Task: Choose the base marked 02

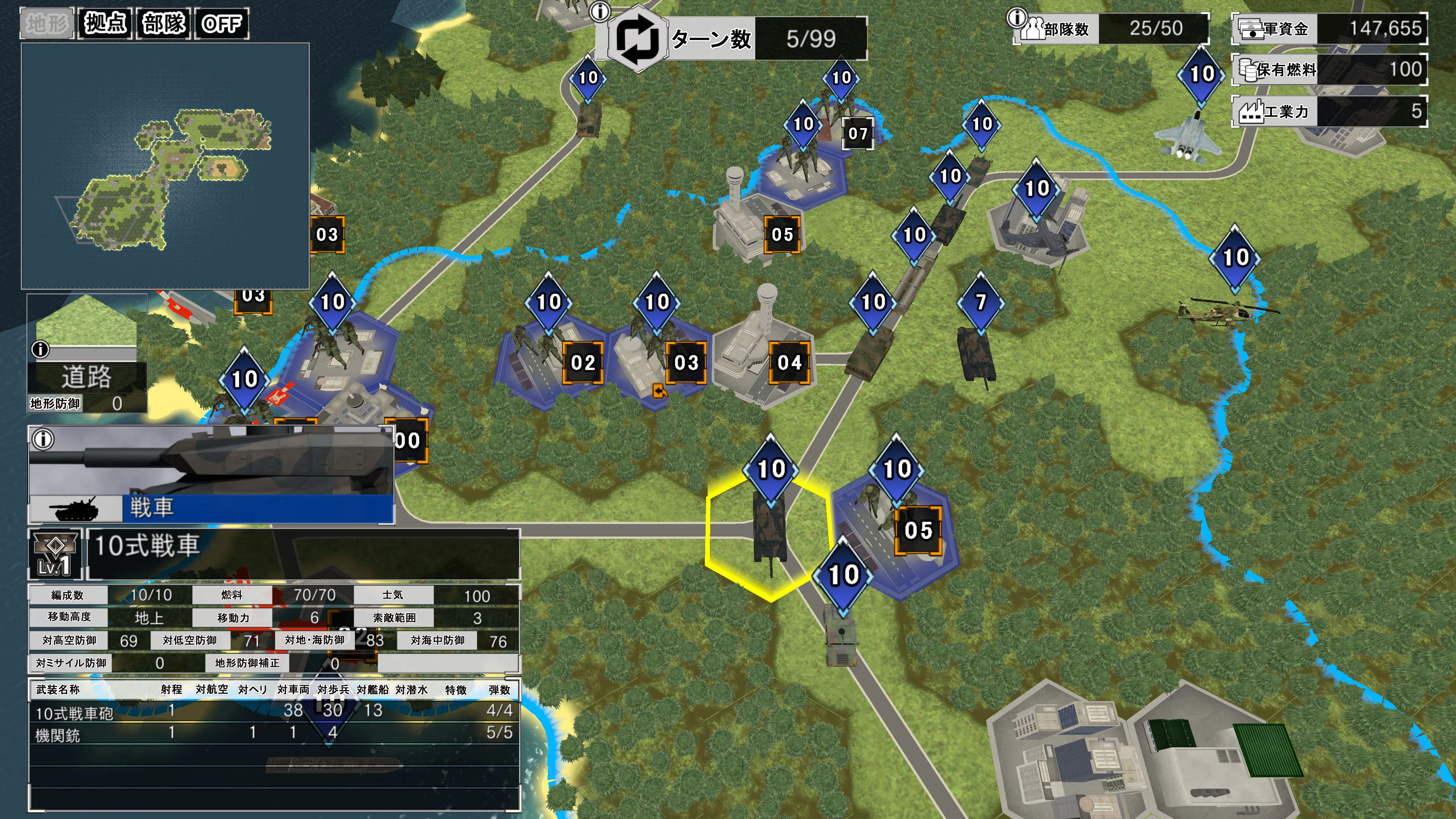Action: [x=583, y=363]
